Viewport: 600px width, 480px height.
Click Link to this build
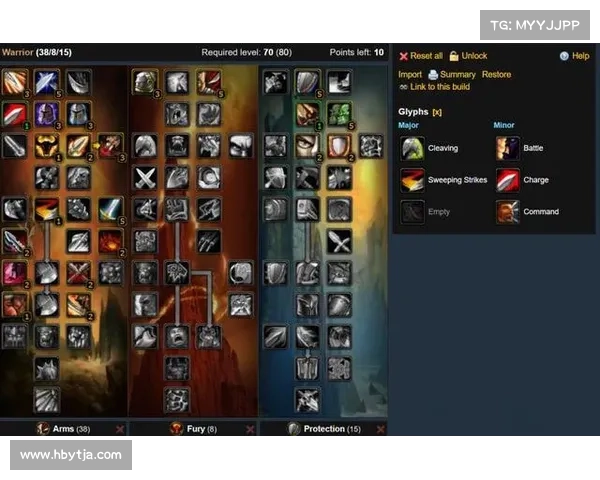[x=440, y=87]
